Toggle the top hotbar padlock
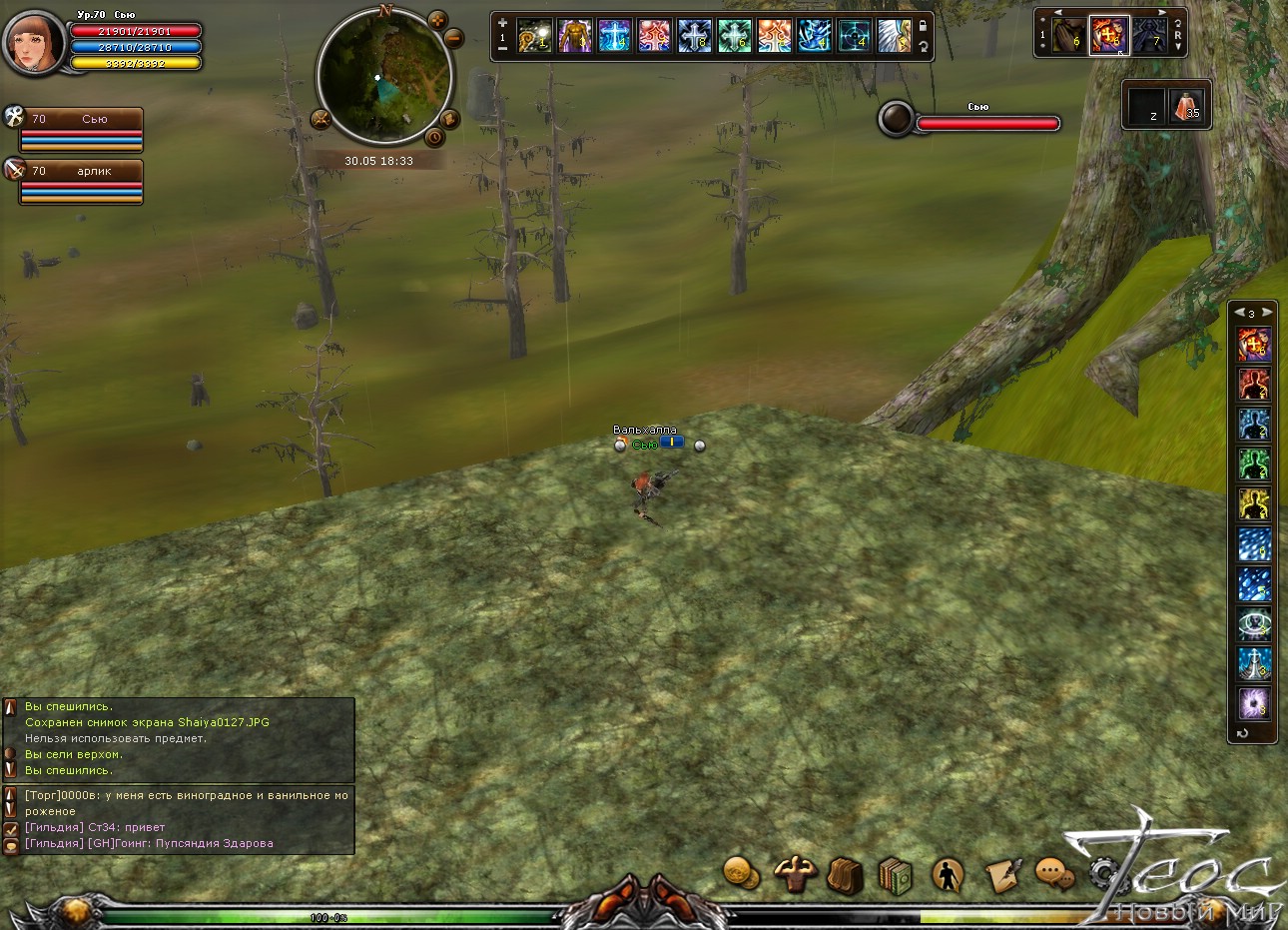 (x=924, y=27)
